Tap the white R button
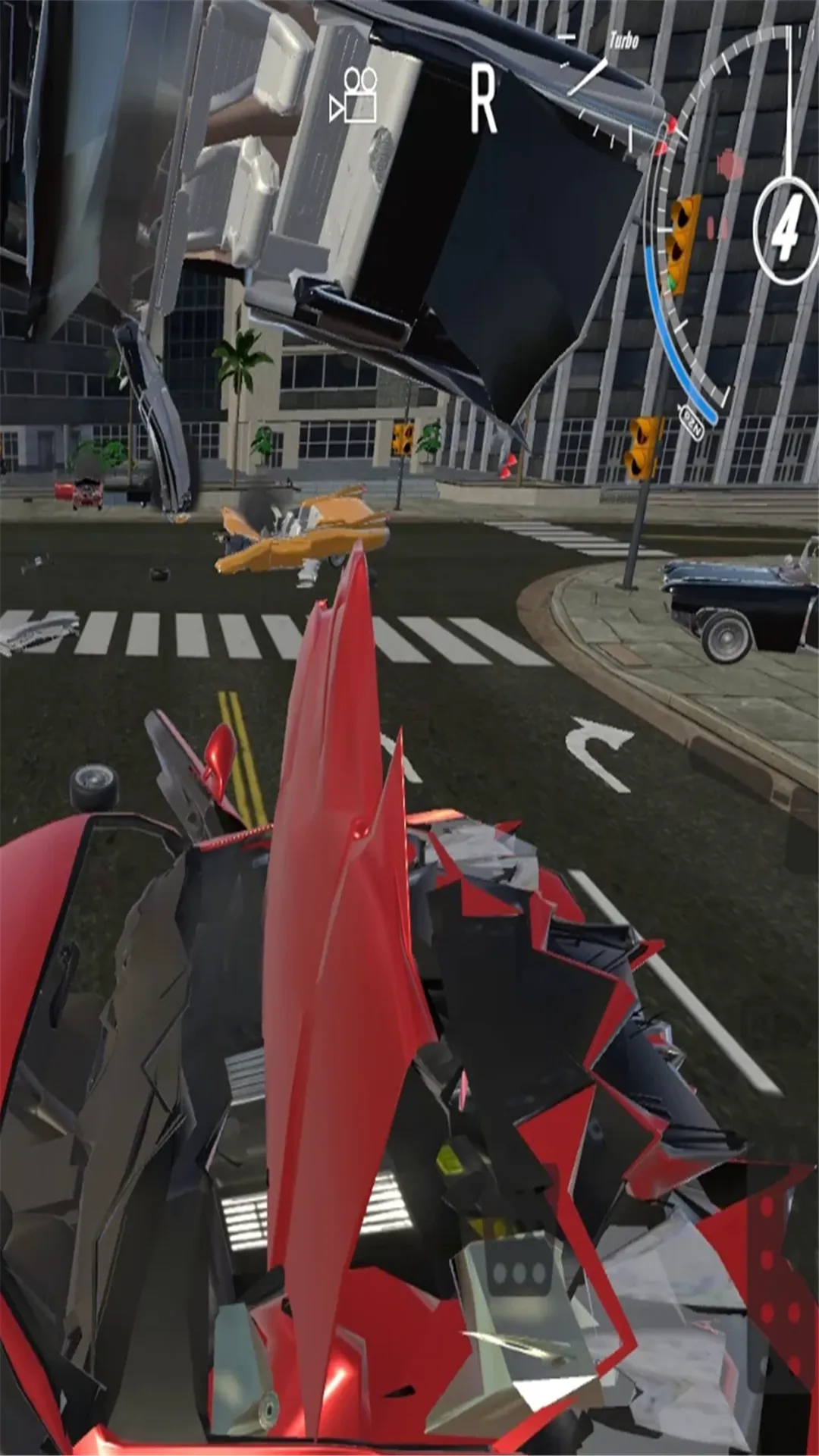Image resolution: width=819 pixels, height=1456 pixels. (x=483, y=99)
